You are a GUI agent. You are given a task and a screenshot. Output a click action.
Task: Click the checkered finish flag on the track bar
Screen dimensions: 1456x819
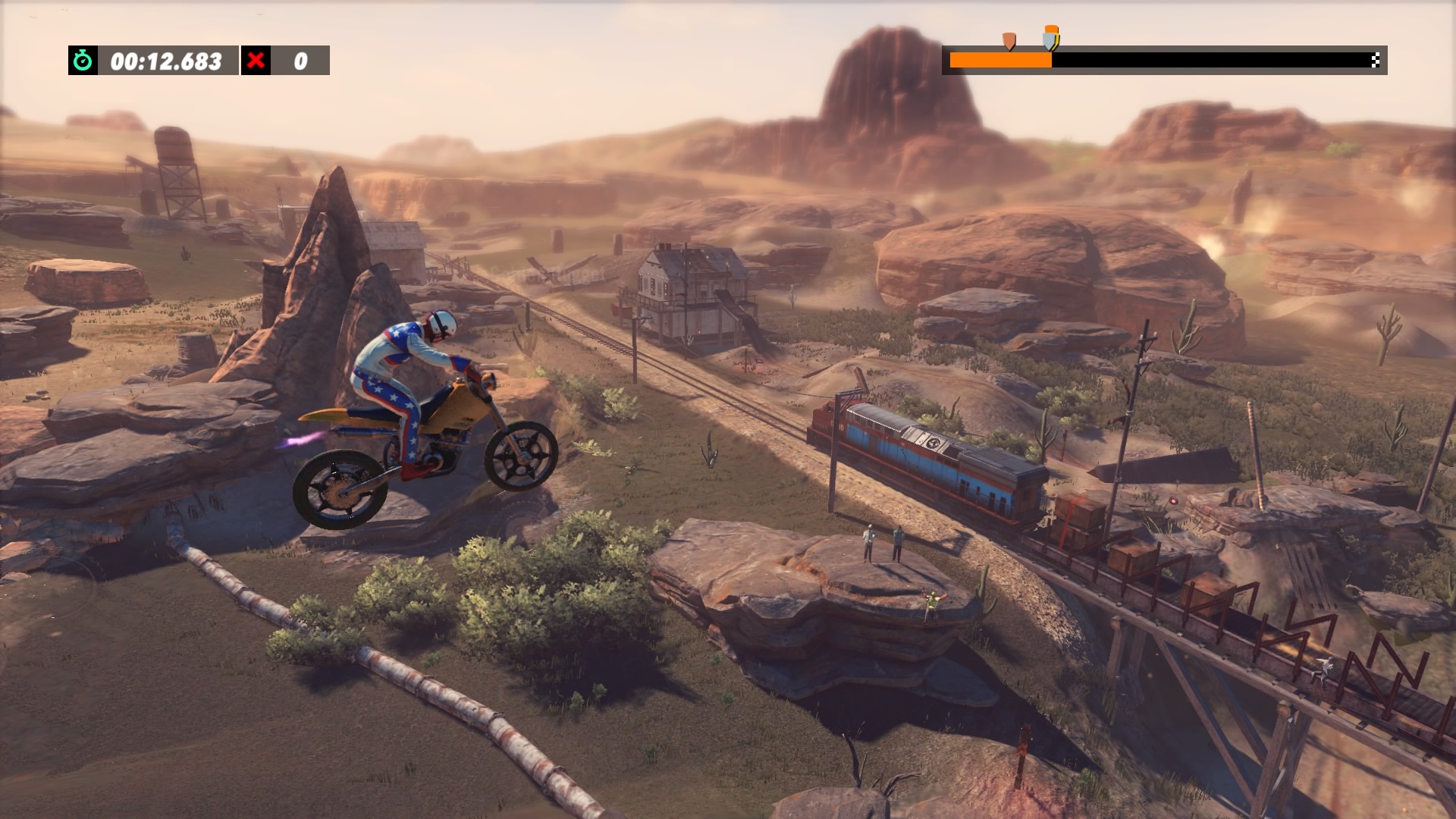1375,61
